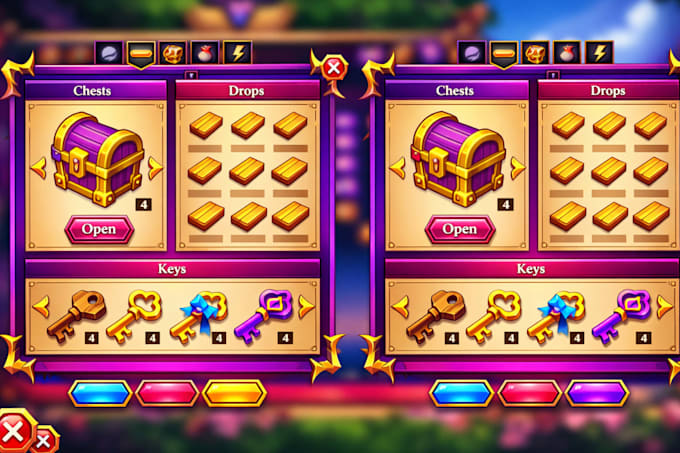Click the yellow hexagonal gem button
The height and width of the screenshot is (453, 680).
click(234, 393)
